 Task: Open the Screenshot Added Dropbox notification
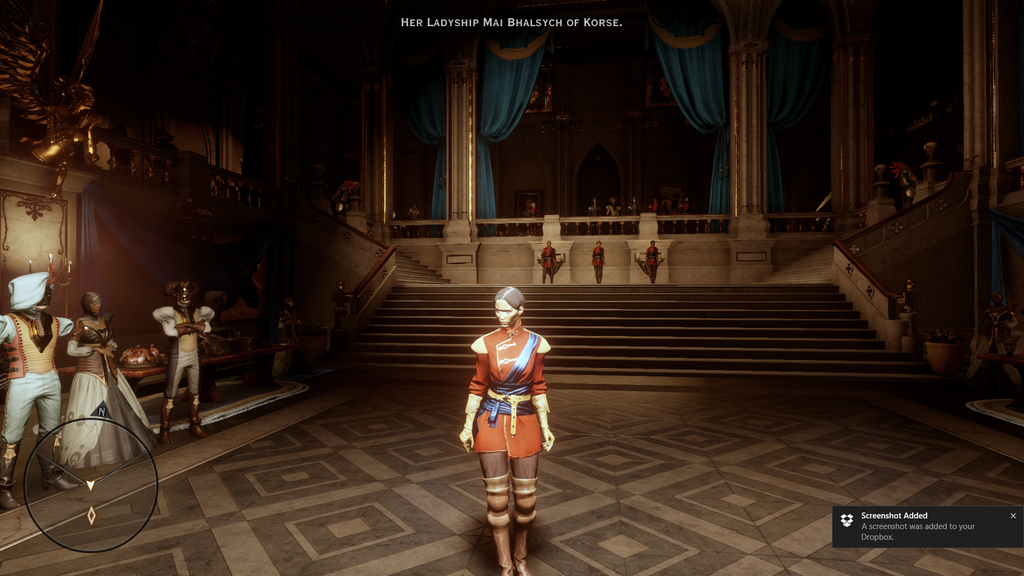[x=918, y=527]
